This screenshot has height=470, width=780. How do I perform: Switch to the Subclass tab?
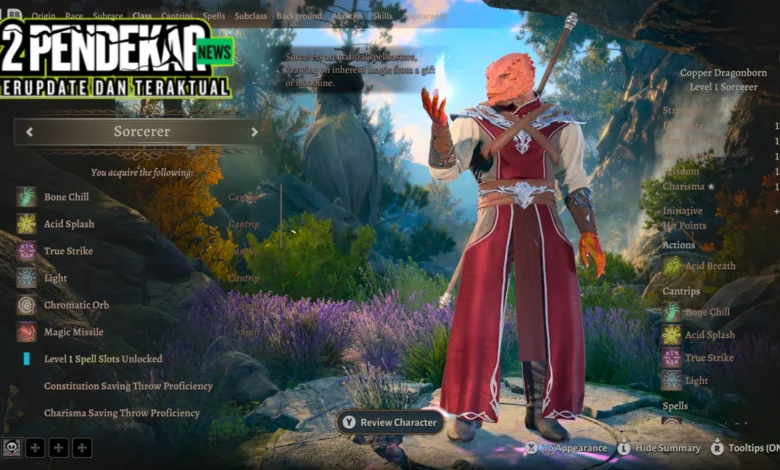pyautogui.click(x=250, y=16)
